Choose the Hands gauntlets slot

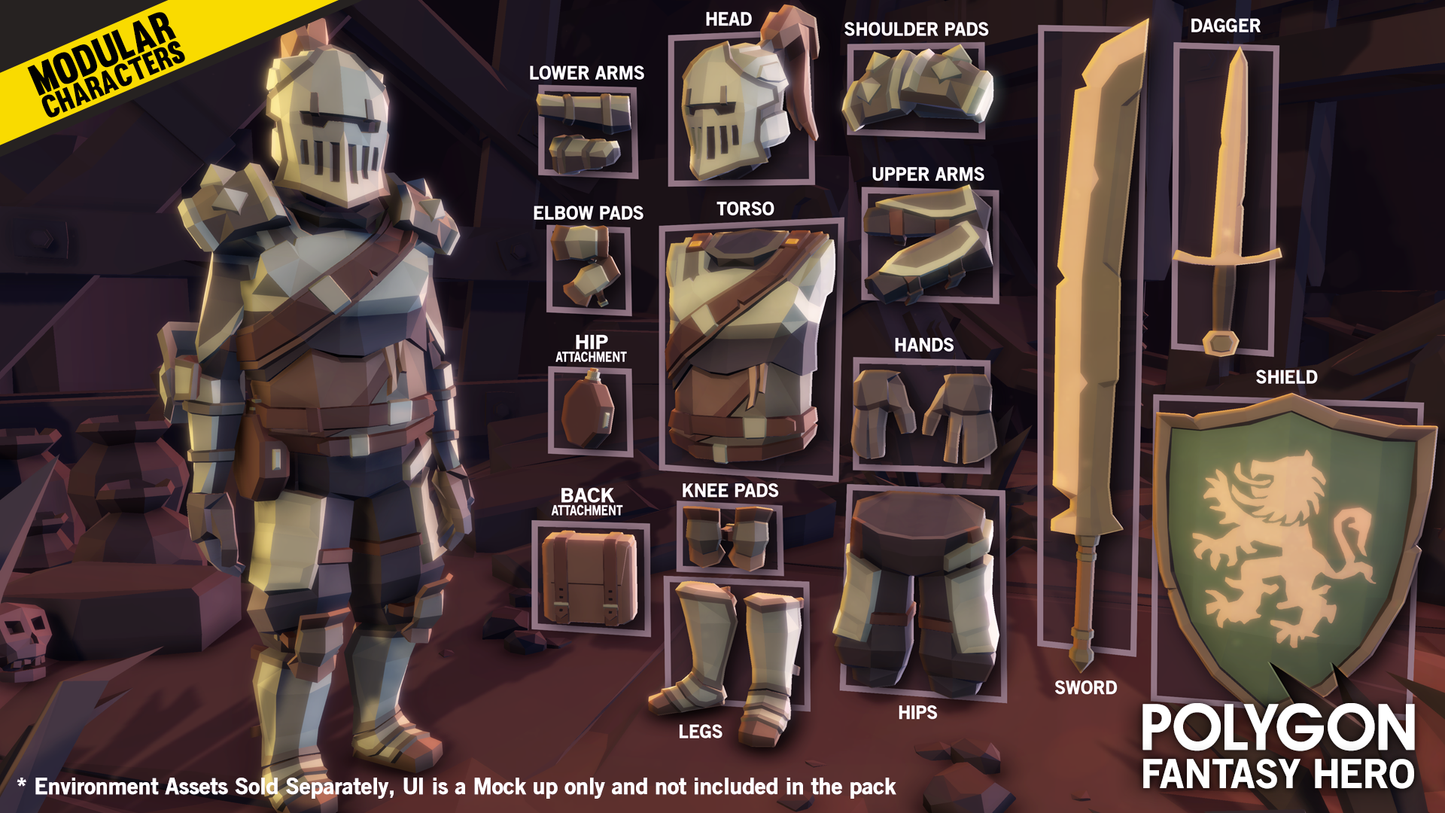pos(922,416)
